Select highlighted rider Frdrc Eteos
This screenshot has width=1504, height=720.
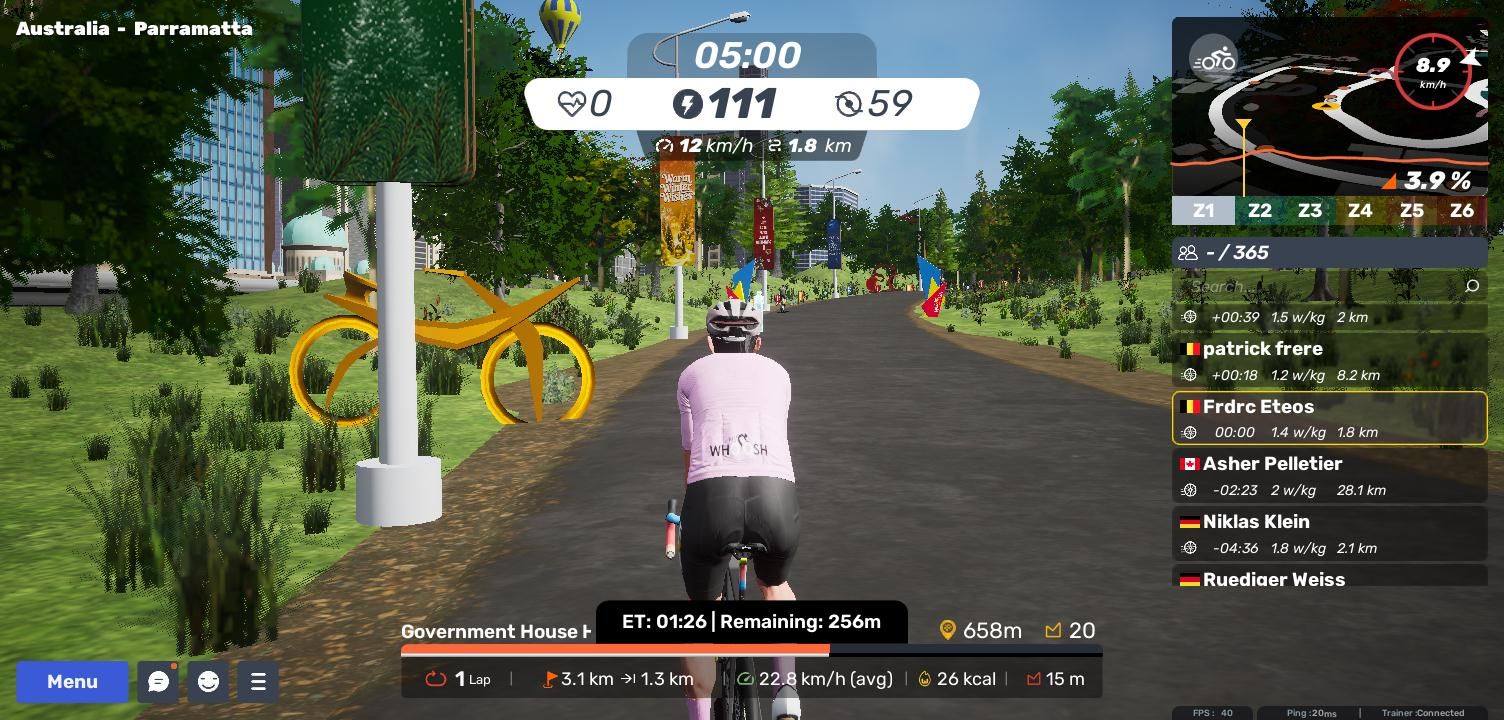[x=1329, y=419]
